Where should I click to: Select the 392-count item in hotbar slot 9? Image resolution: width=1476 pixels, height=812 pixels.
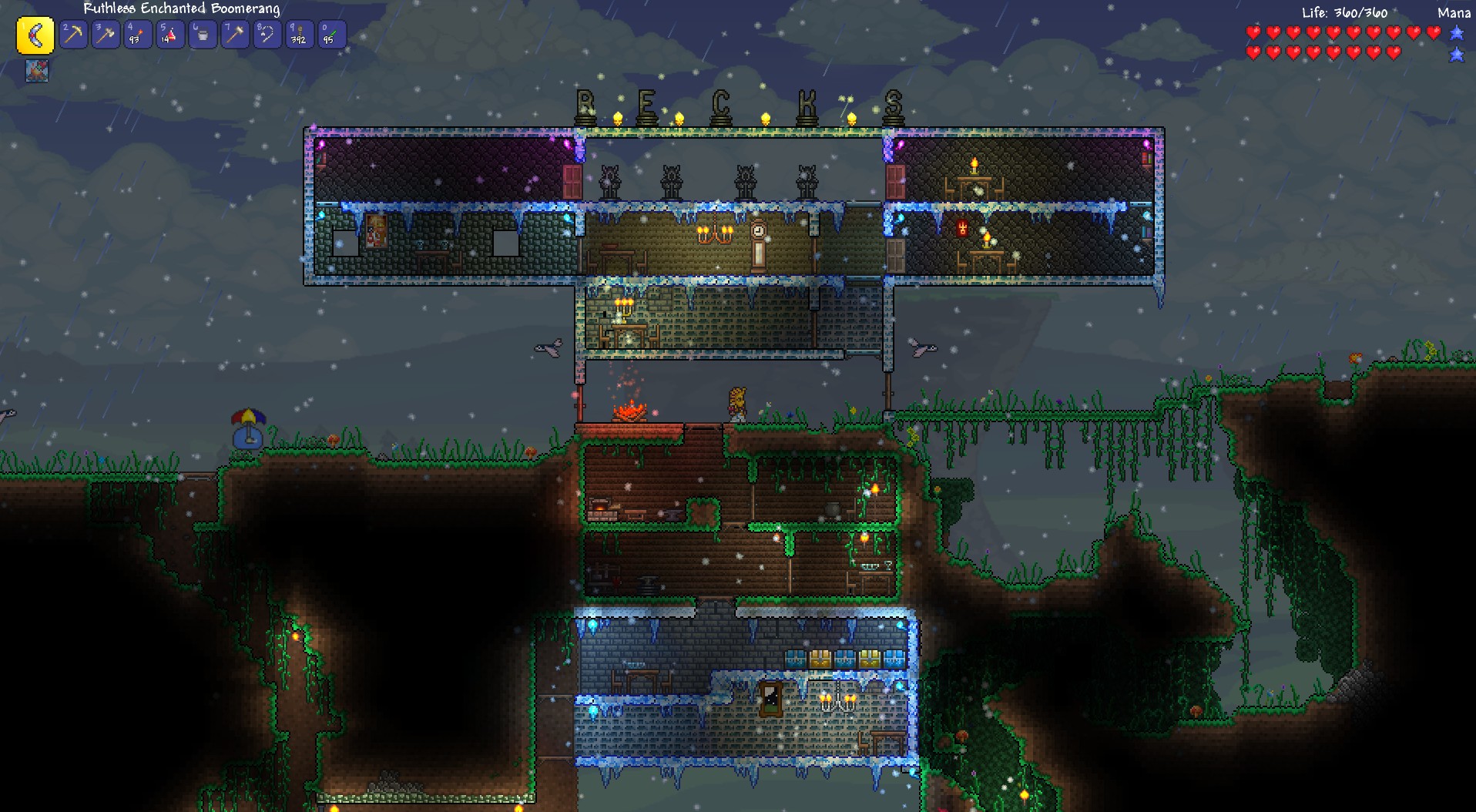click(x=299, y=34)
